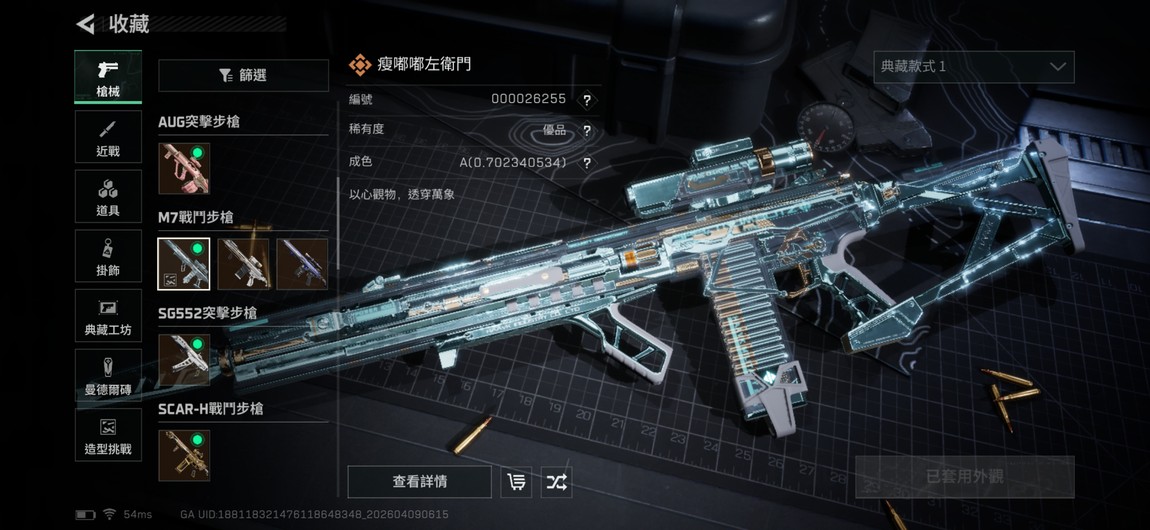The width and height of the screenshot is (1150, 530).
Task: Choose the SG552突擊步槍 skin thumbnail
Action: [184, 360]
